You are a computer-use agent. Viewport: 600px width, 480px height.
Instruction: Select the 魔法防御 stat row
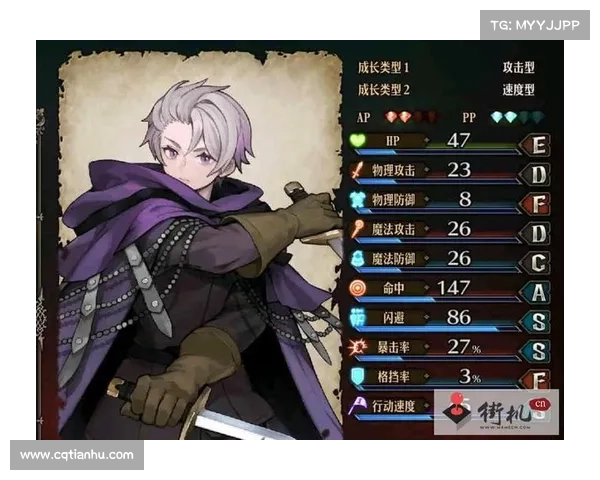(450, 259)
